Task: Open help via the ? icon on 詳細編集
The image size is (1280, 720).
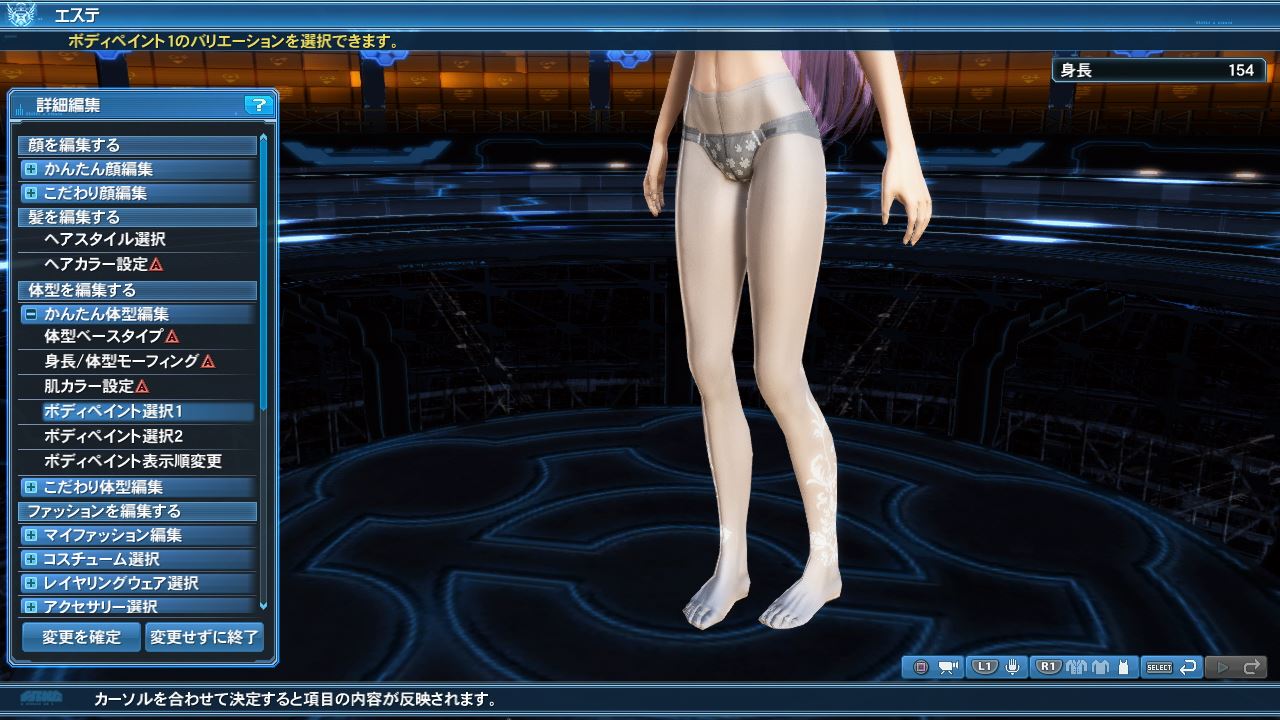Action: (260, 104)
